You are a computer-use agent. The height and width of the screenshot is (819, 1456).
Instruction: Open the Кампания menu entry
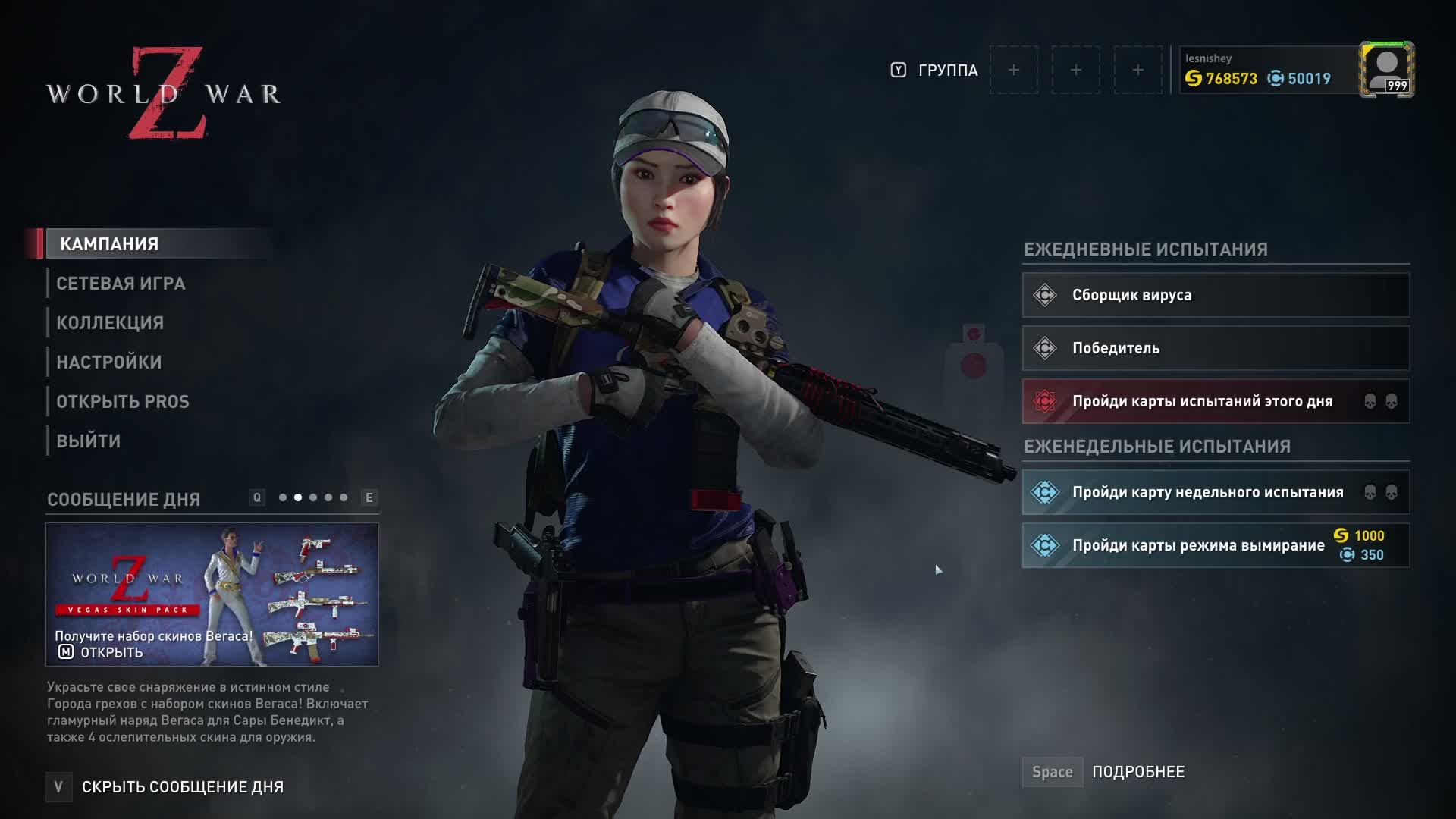click(109, 244)
